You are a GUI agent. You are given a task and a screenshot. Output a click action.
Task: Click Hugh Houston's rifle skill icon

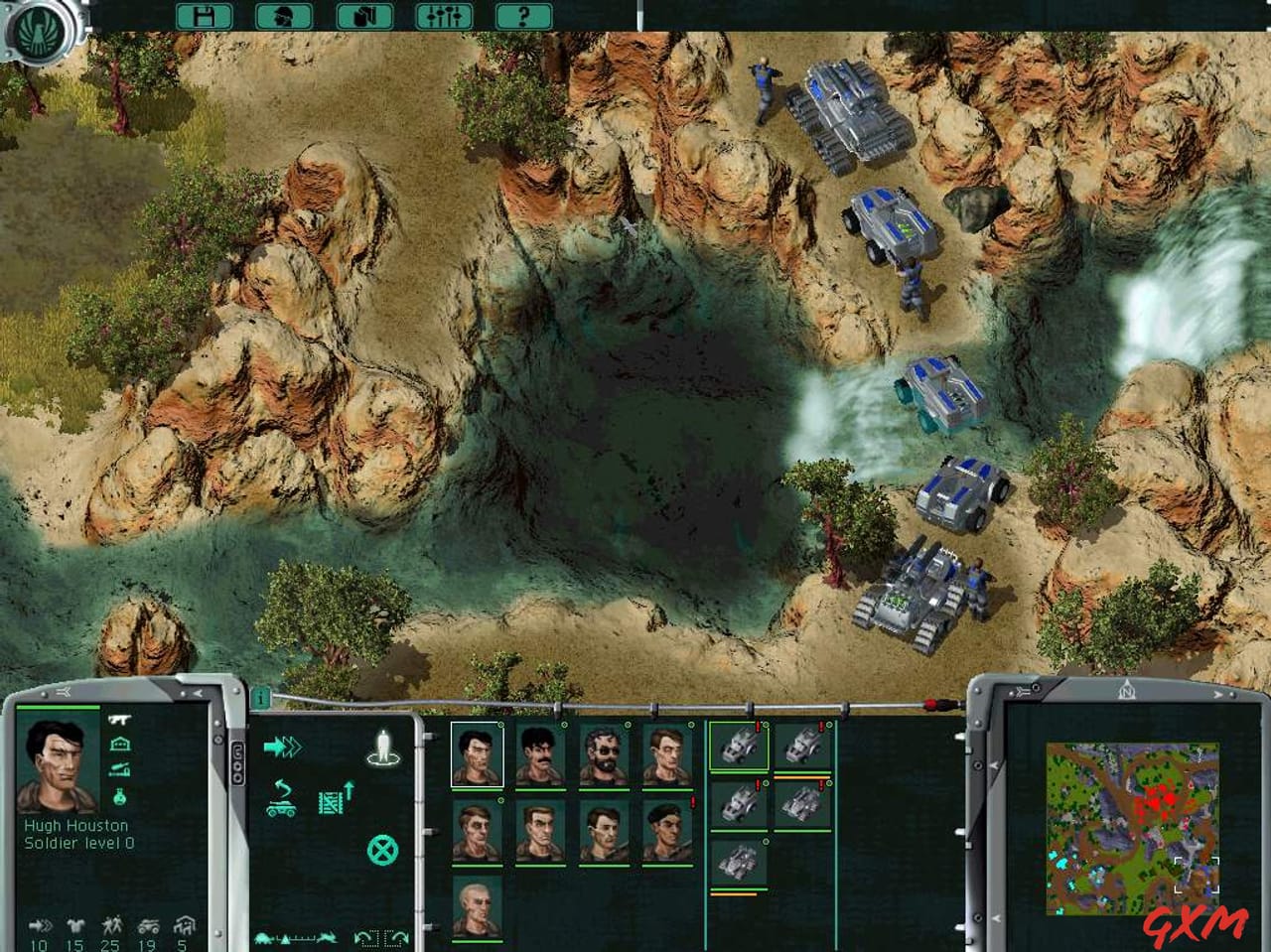(x=121, y=719)
